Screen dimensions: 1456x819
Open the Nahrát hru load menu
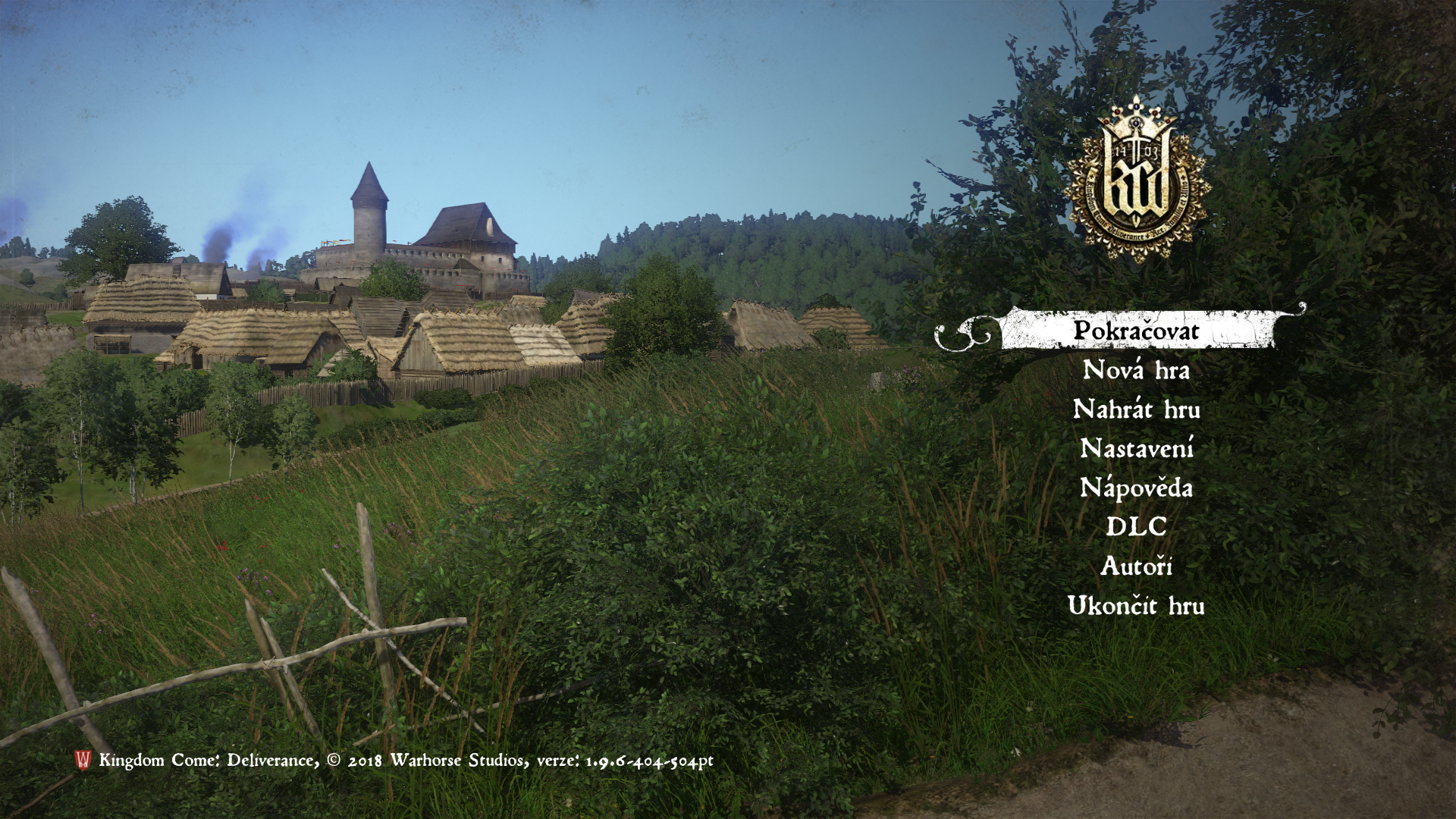click(x=1136, y=410)
